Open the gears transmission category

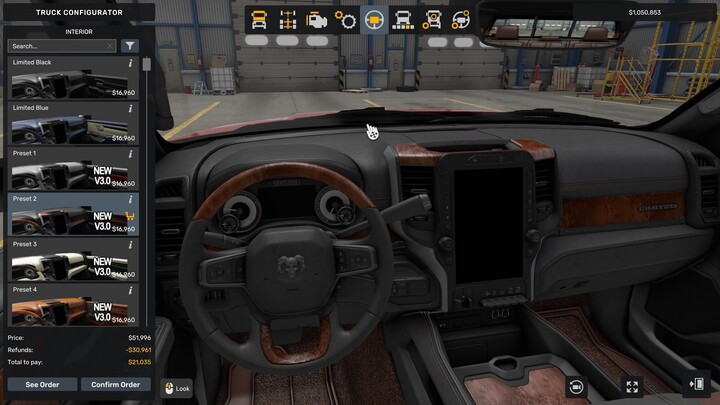click(x=346, y=19)
